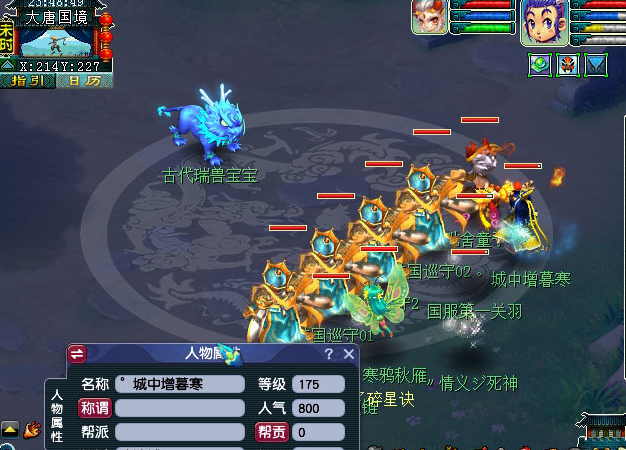Click the 帮贡 guild contribution button
The width and height of the screenshot is (626, 450).
click(x=271, y=432)
